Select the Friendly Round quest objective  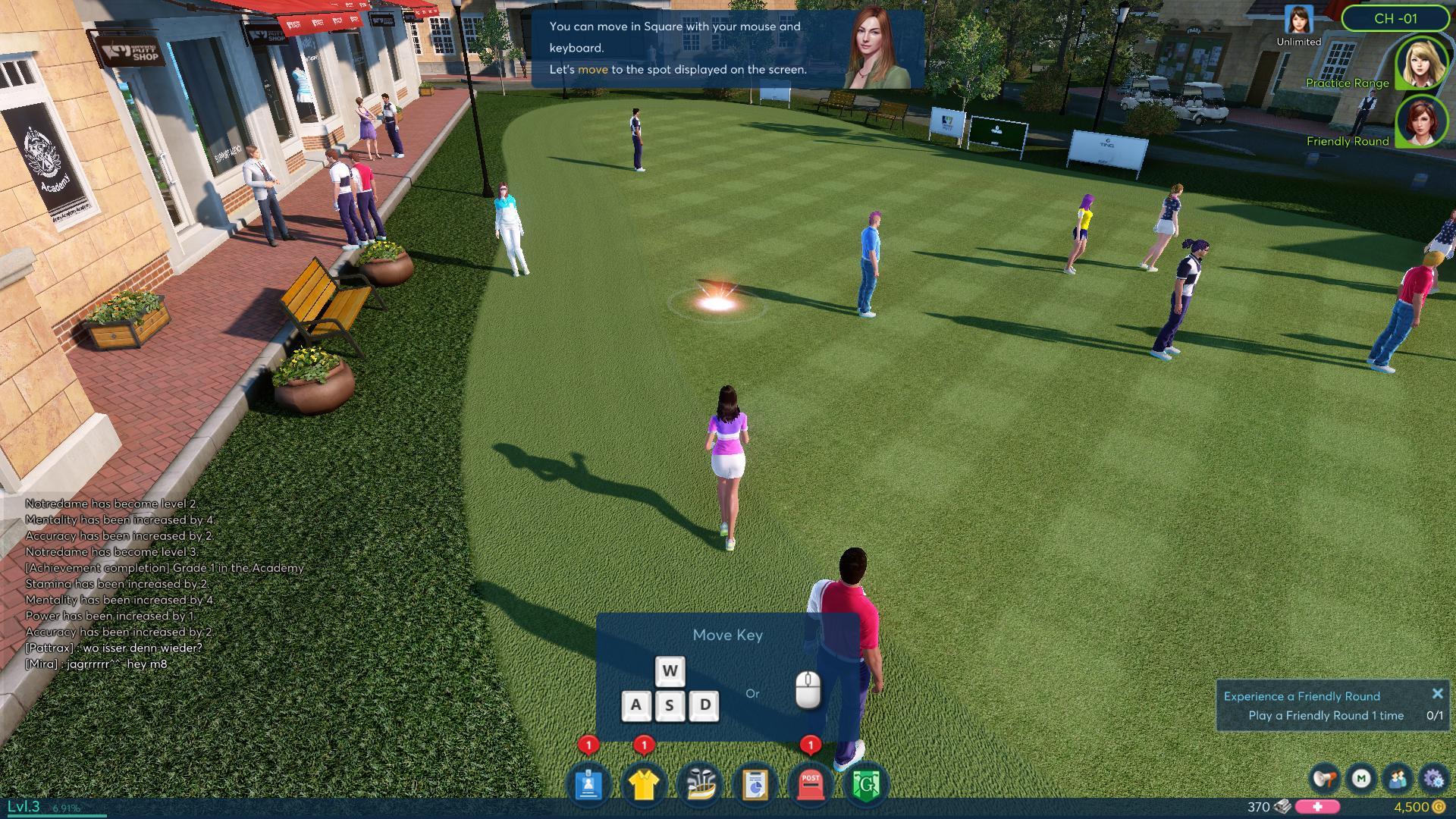pyautogui.click(x=1326, y=716)
